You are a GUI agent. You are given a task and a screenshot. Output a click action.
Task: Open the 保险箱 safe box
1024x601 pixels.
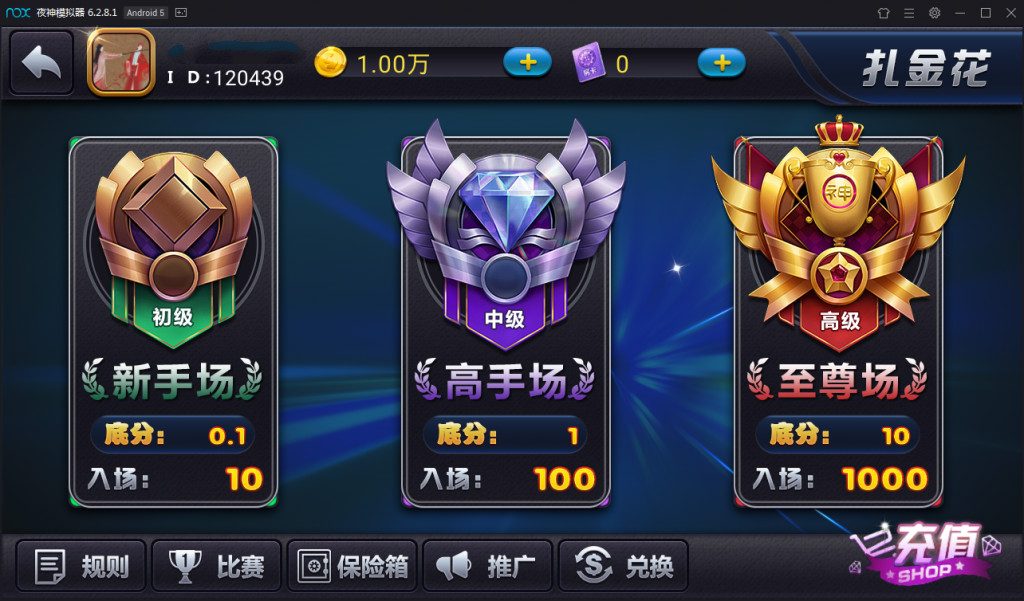[x=353, y=567]
